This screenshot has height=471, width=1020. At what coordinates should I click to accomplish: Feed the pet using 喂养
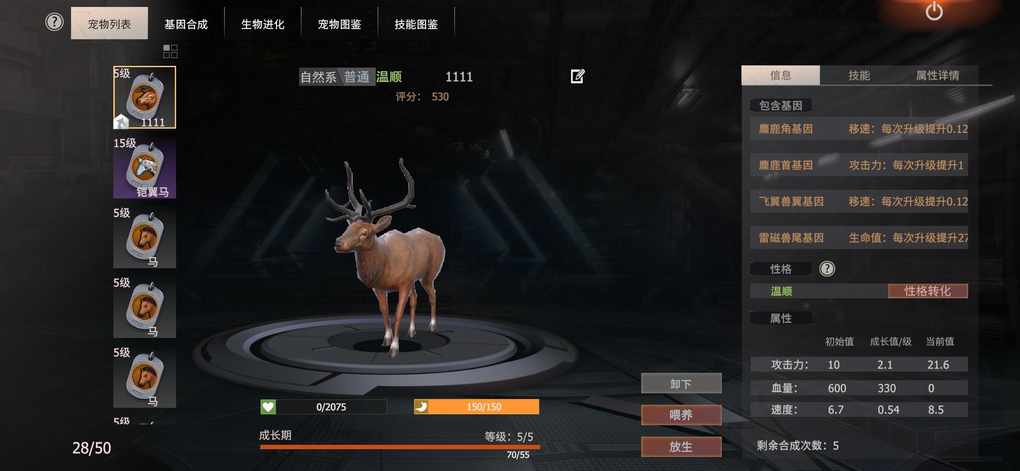[x=681, y=414]
